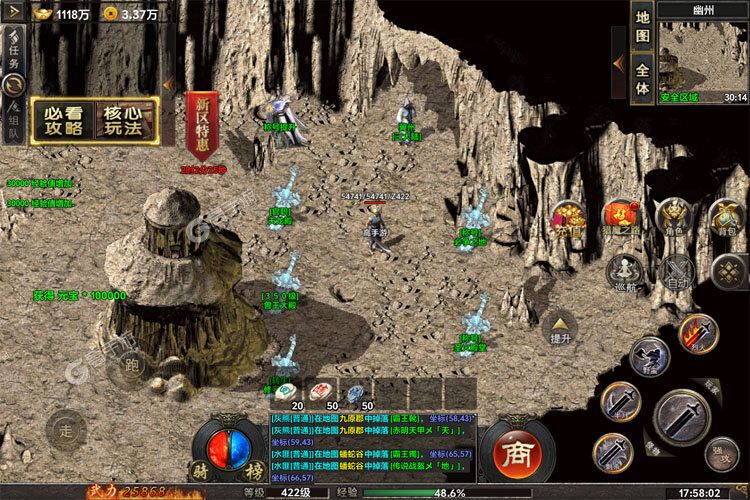This screenshot has width=750, height=500.
Task: Toggle 自动 auto-combat crossed swords
Action: (679, 270)
